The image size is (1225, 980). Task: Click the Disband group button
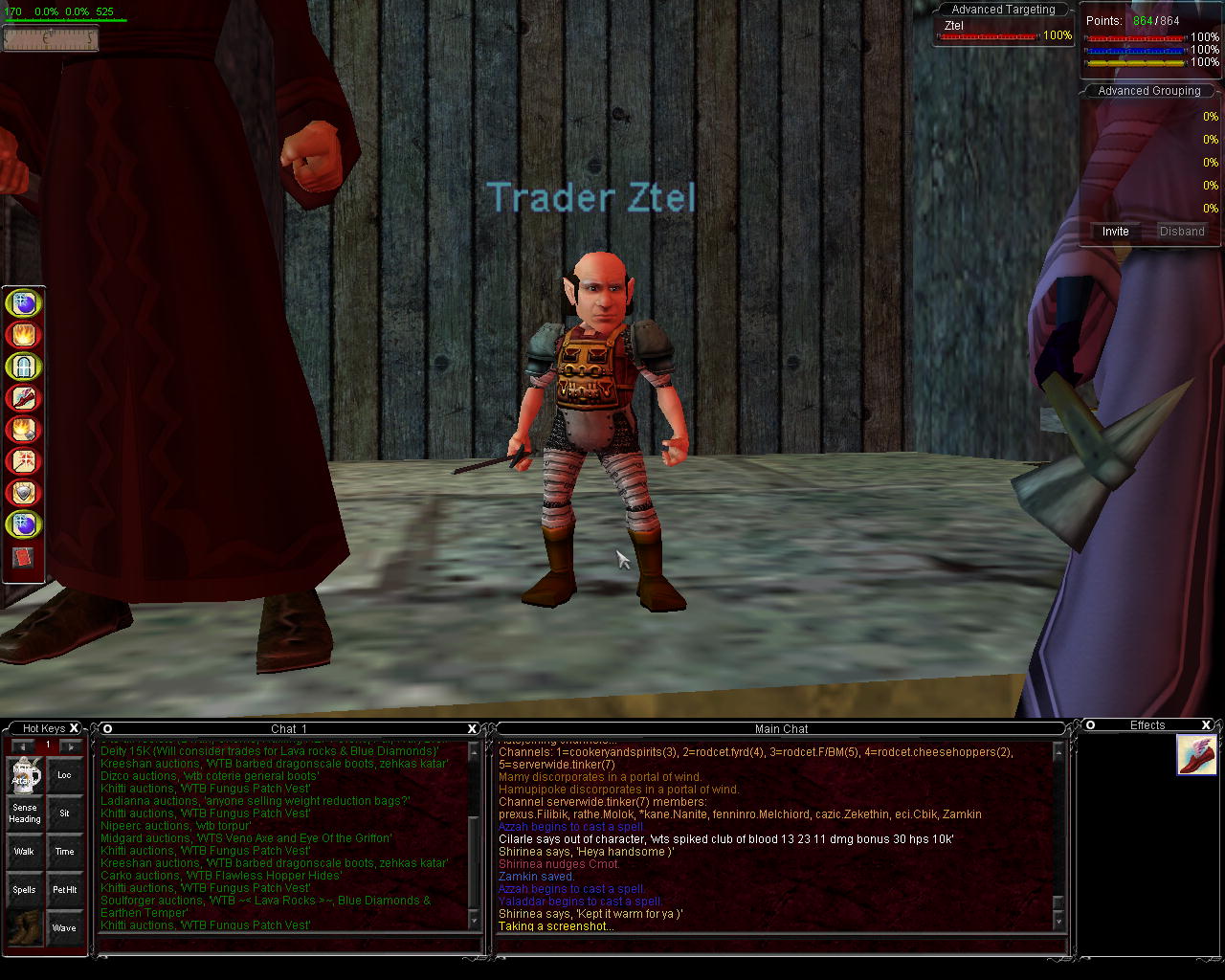pyautogui.click(x=1181, y=232)
